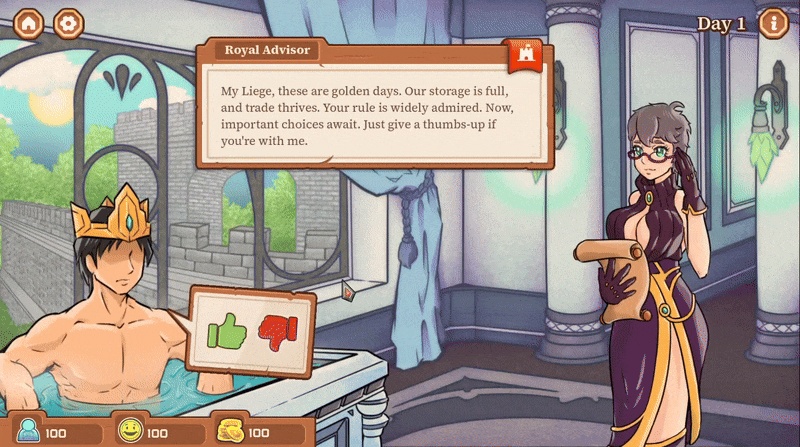Viewport: 800px width, 447px height.
Task: Open the gear settings menu
Action: pos(68,24)
